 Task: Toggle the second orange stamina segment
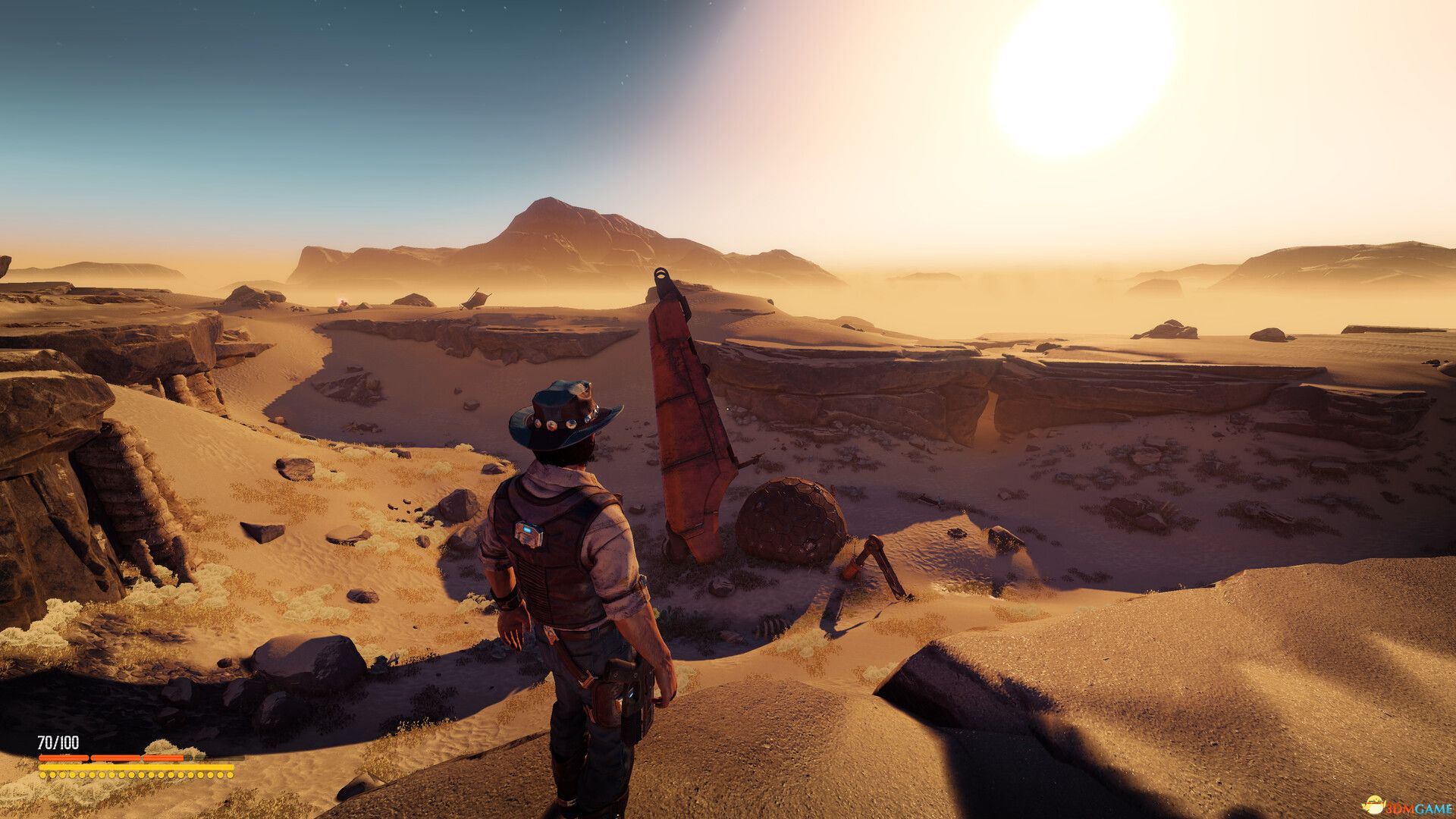tap(115, 758)
